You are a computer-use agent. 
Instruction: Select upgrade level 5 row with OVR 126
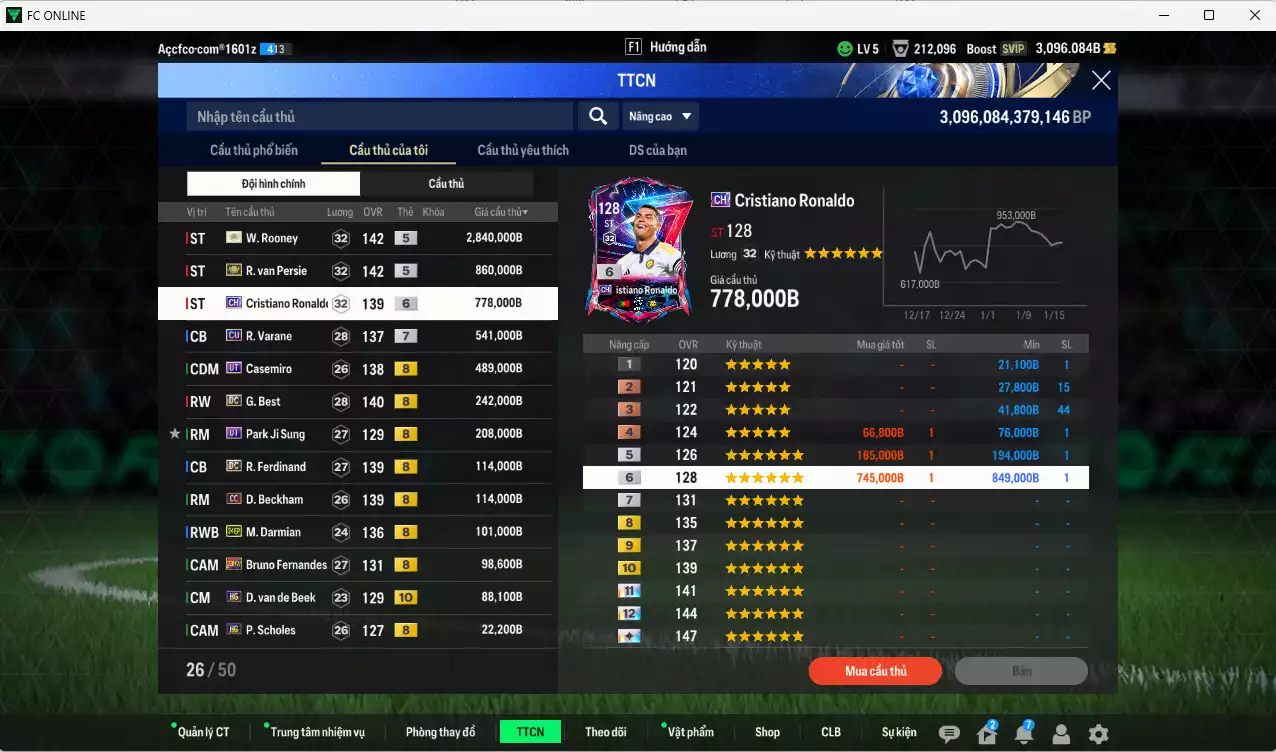(835, 455)
